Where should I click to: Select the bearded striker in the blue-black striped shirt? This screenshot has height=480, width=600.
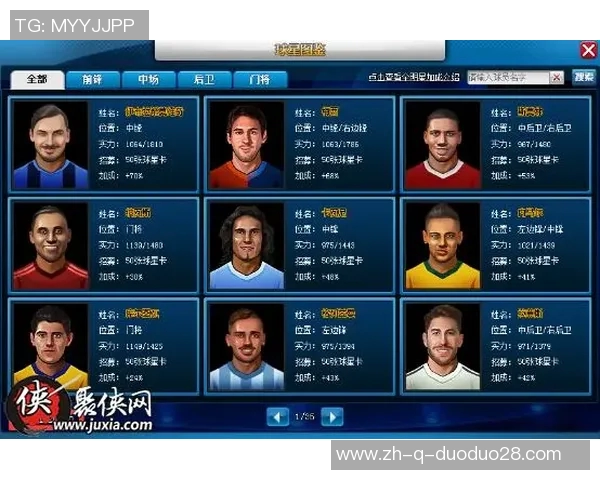pos(50,146)
